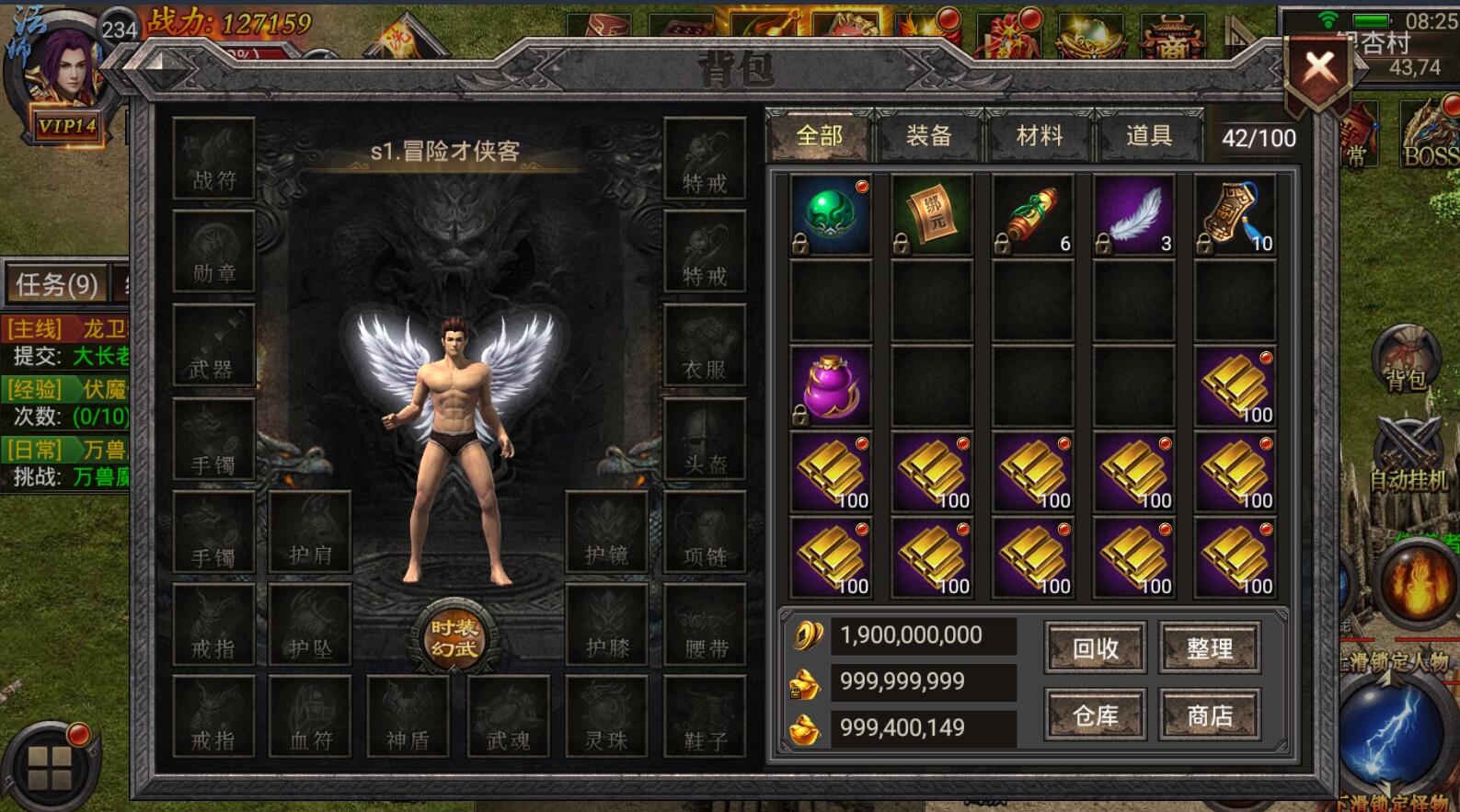Open the 商店 shop button

click(x=1210, y=715)
